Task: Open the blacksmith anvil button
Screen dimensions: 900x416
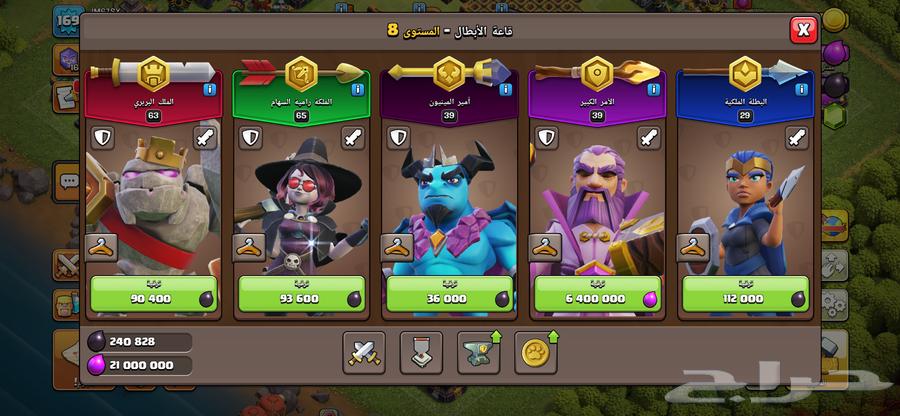Action: pos(479,351)
